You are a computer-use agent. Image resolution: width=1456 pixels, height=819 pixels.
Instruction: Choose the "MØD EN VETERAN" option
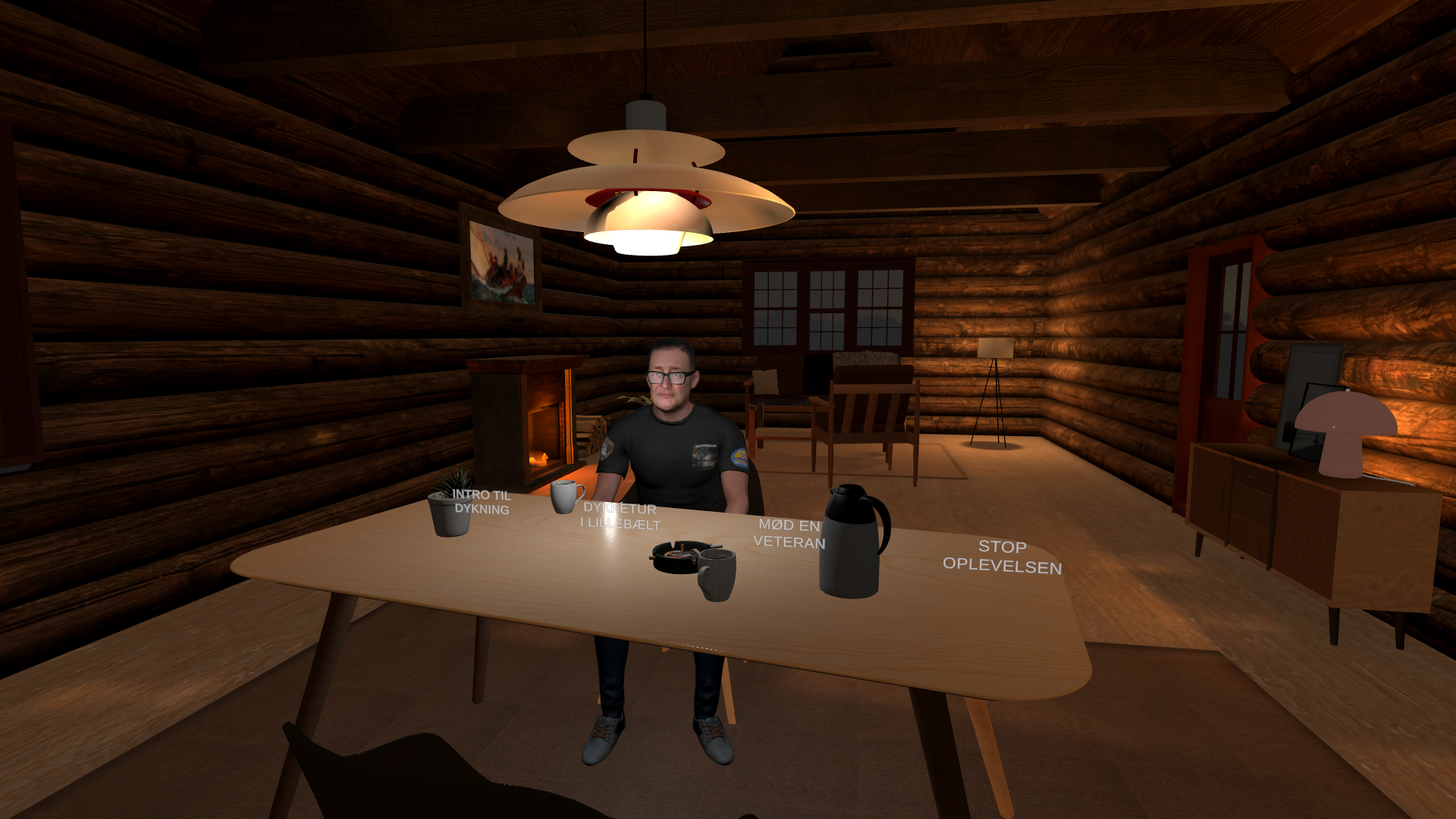coord(789,535)
